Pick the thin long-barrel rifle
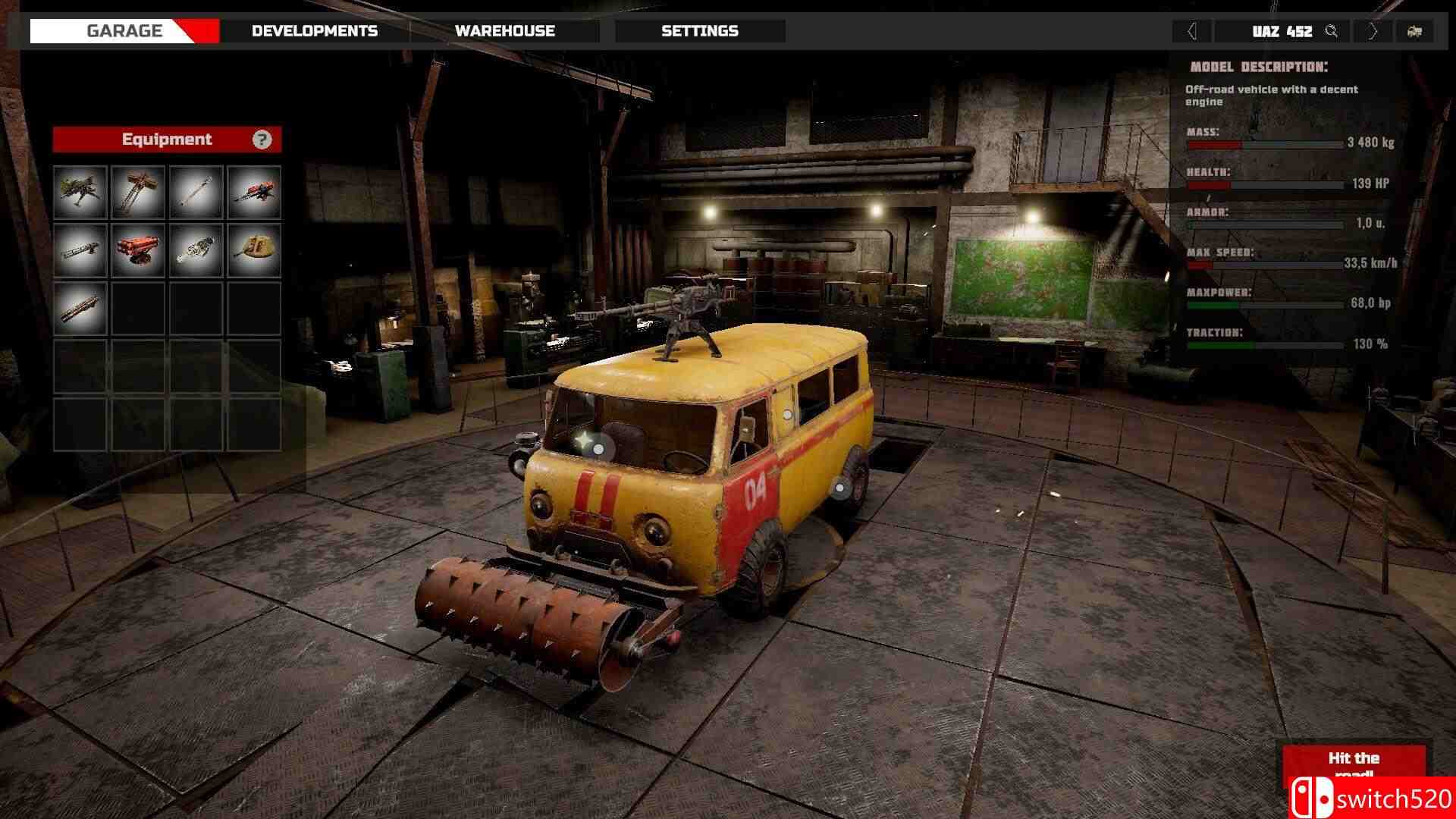 pyautogui.click(x=196, y=193)
